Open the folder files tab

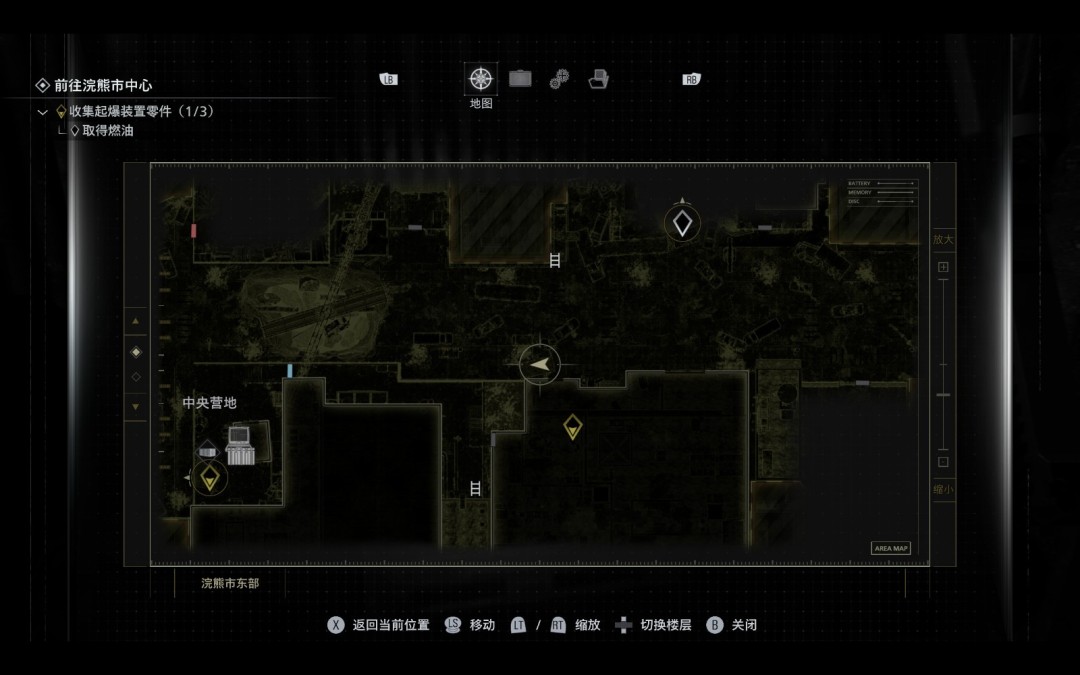pos(599,79)
